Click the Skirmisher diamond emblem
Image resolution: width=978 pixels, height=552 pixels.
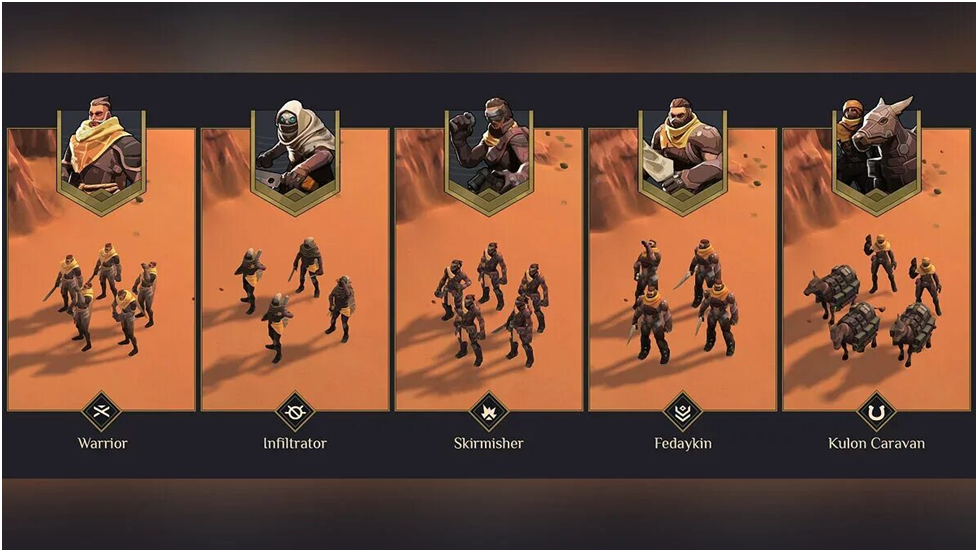(489, 411)
